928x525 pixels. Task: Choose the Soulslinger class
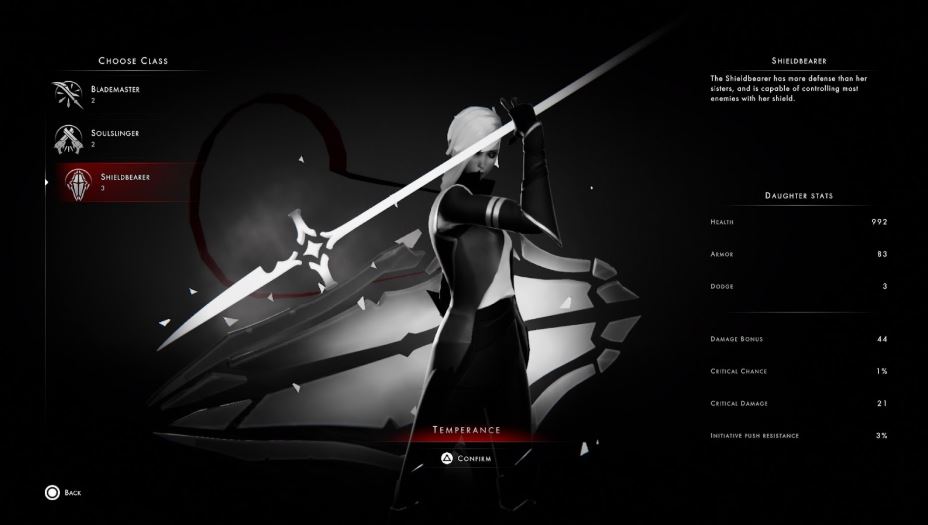coord(113,137)
